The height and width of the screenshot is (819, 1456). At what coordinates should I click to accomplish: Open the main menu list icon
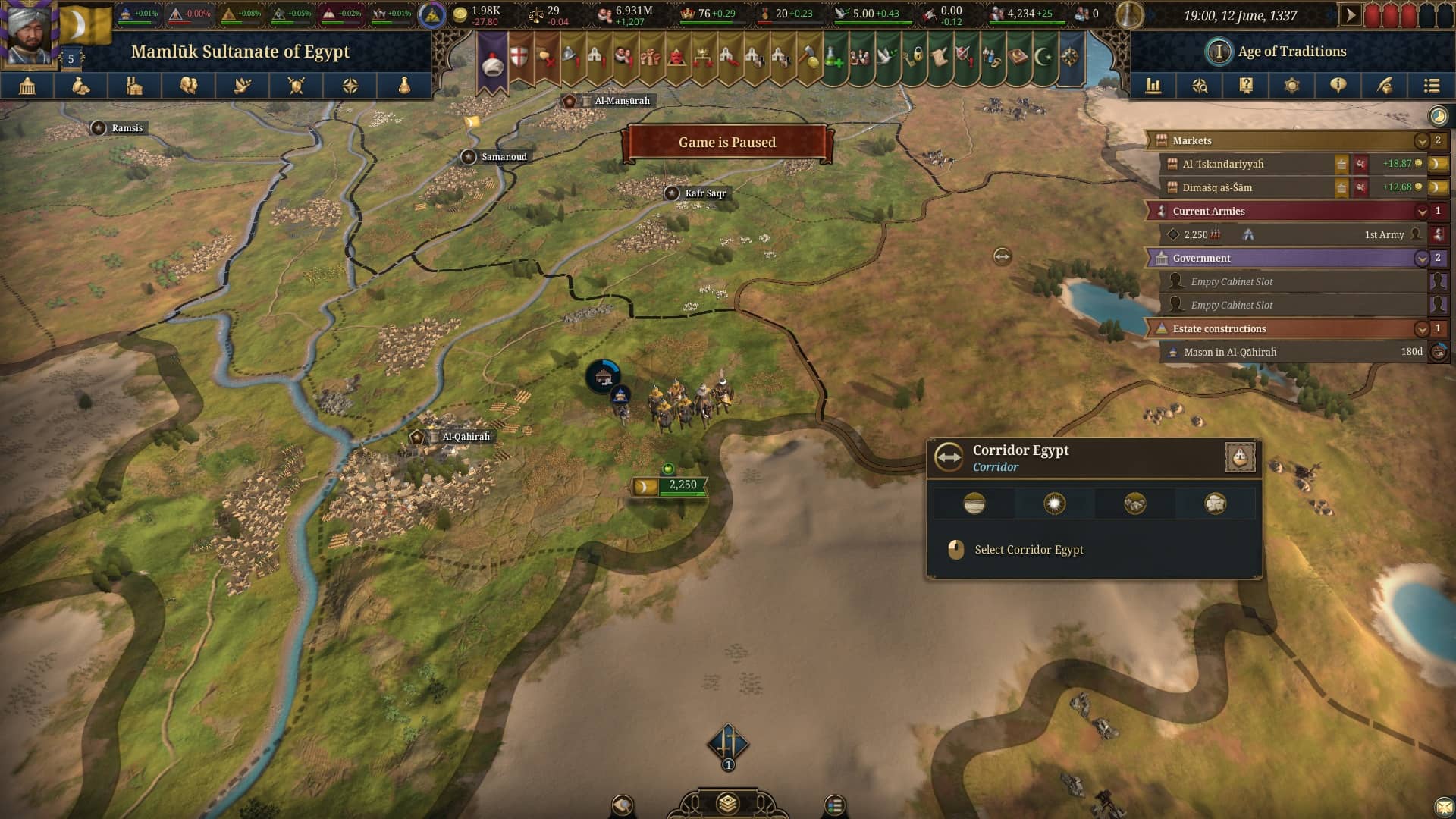click(x=1431, y=86)
